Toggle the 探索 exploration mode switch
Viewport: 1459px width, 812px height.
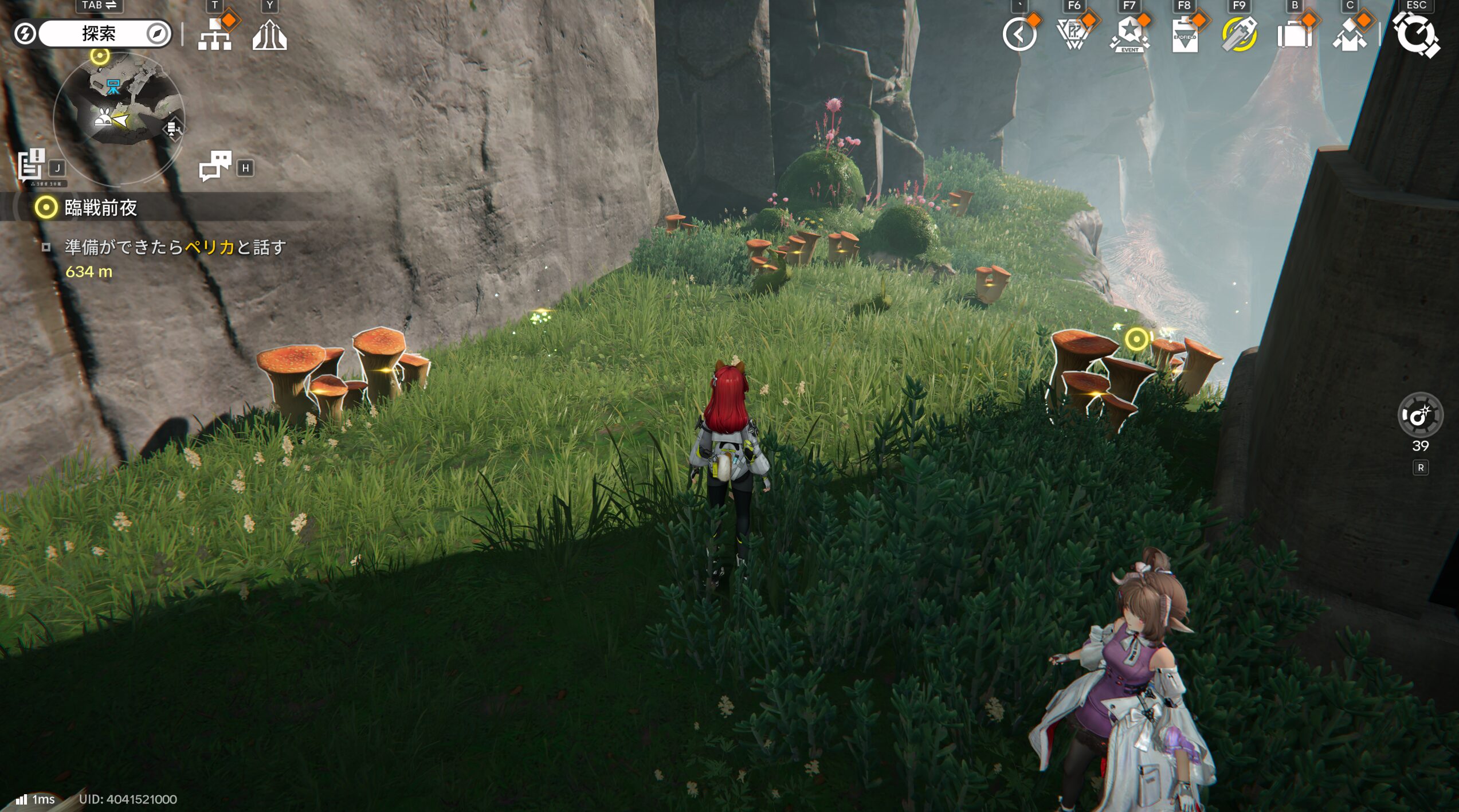point(99,33)
